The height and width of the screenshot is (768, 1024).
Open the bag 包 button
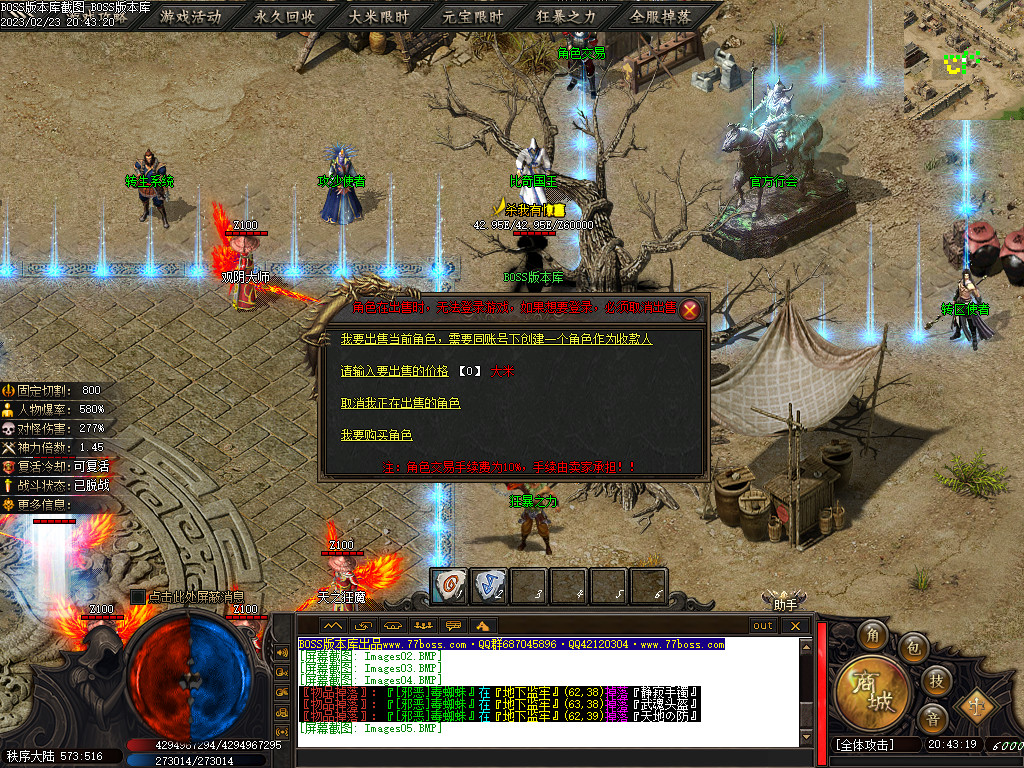pos(912,649)
